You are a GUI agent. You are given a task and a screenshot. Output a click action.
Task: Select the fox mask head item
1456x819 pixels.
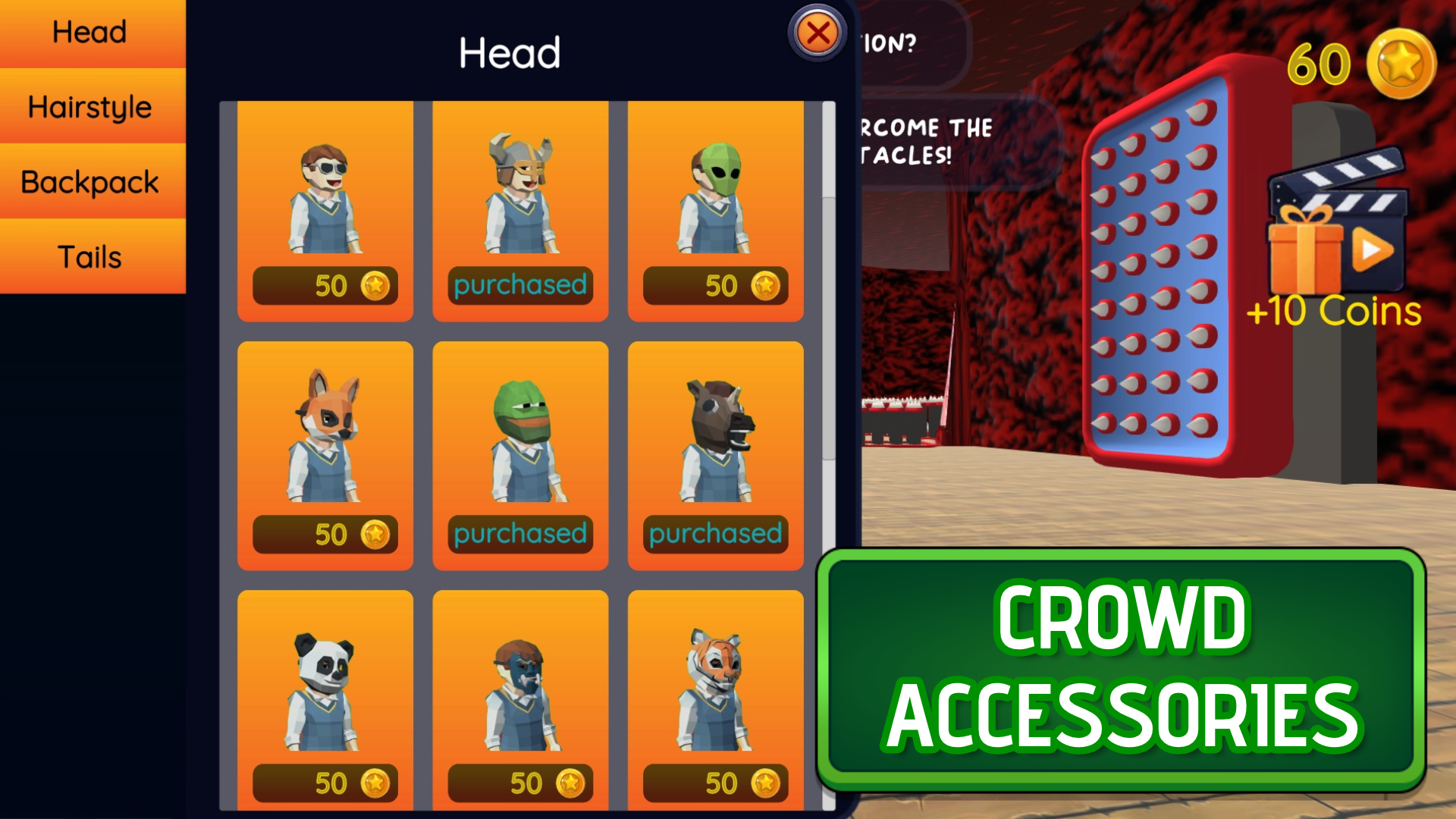325,432
